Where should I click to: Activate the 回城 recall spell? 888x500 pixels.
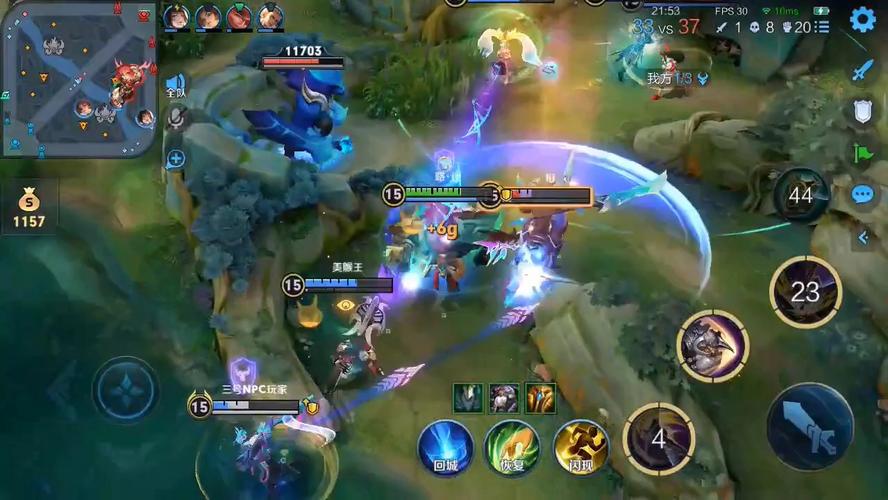point(445,446)
